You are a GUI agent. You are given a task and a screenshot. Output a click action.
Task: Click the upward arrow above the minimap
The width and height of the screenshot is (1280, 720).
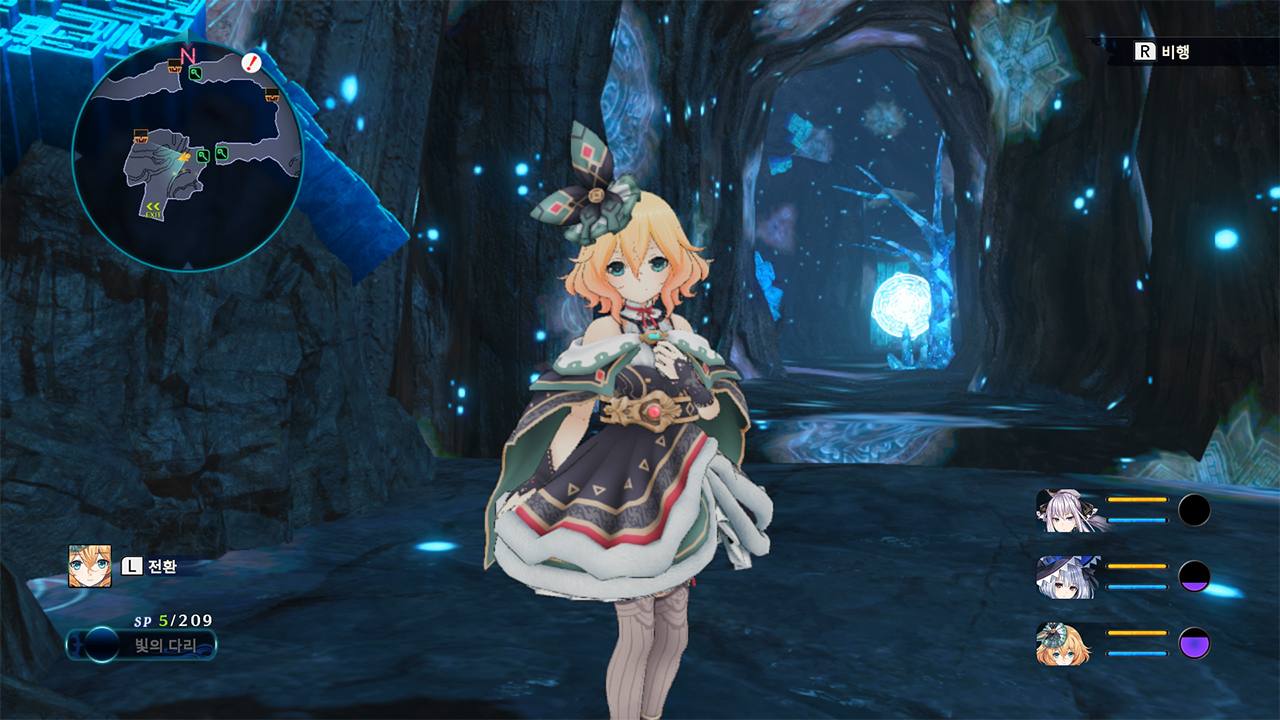click(187, 34)
